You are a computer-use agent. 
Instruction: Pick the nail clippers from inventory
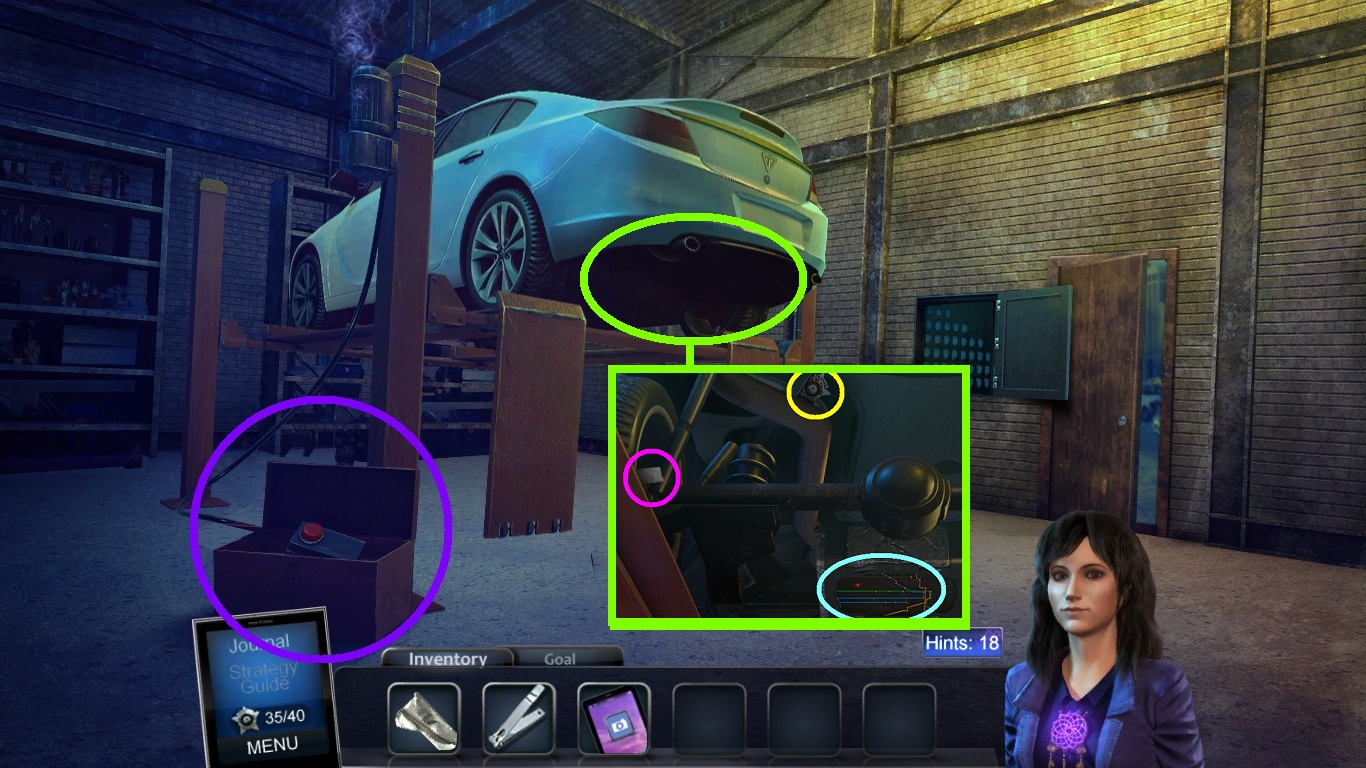[x=519, y=717]
